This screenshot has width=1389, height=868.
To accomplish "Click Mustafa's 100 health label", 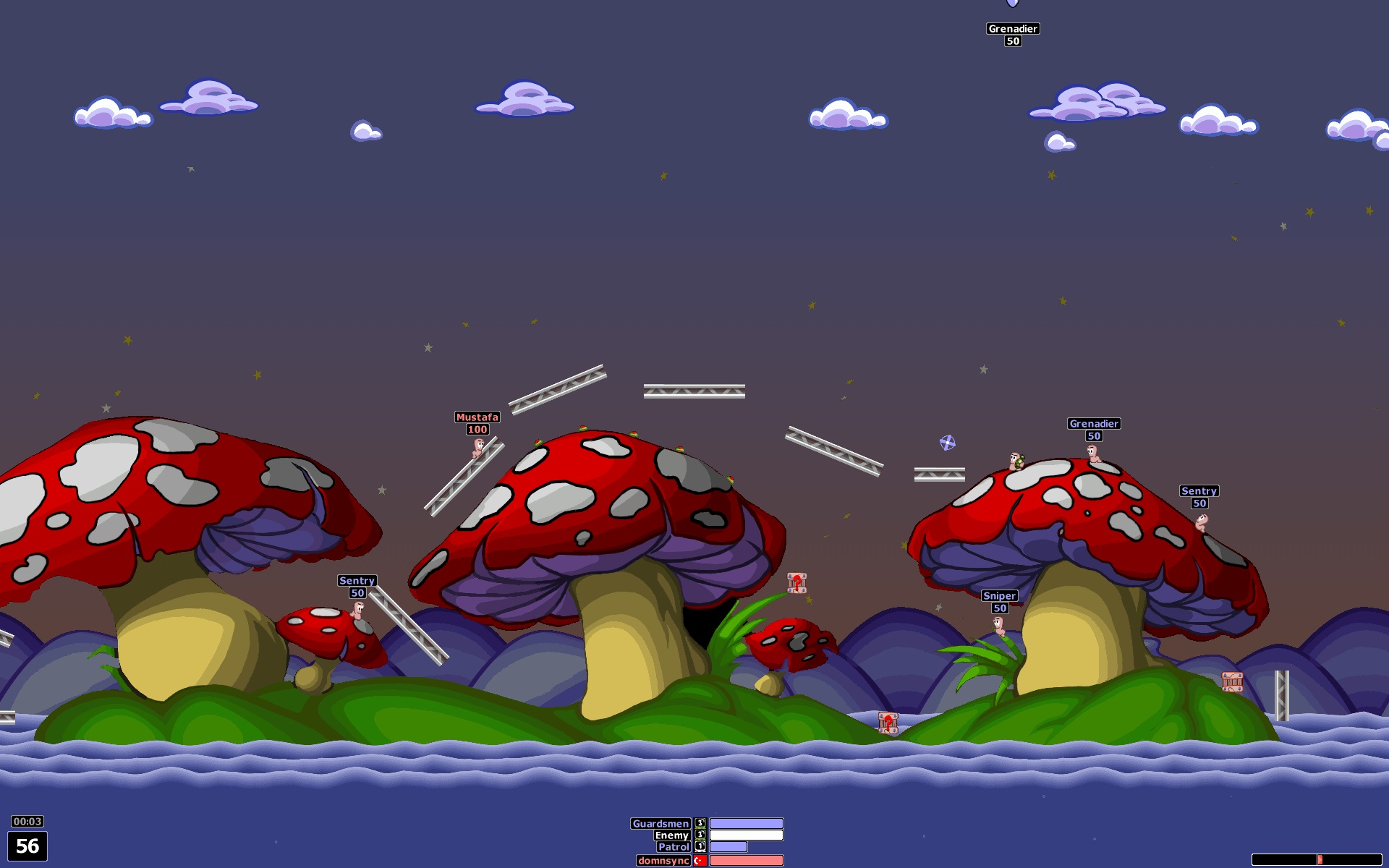I will tap(477, 428).
